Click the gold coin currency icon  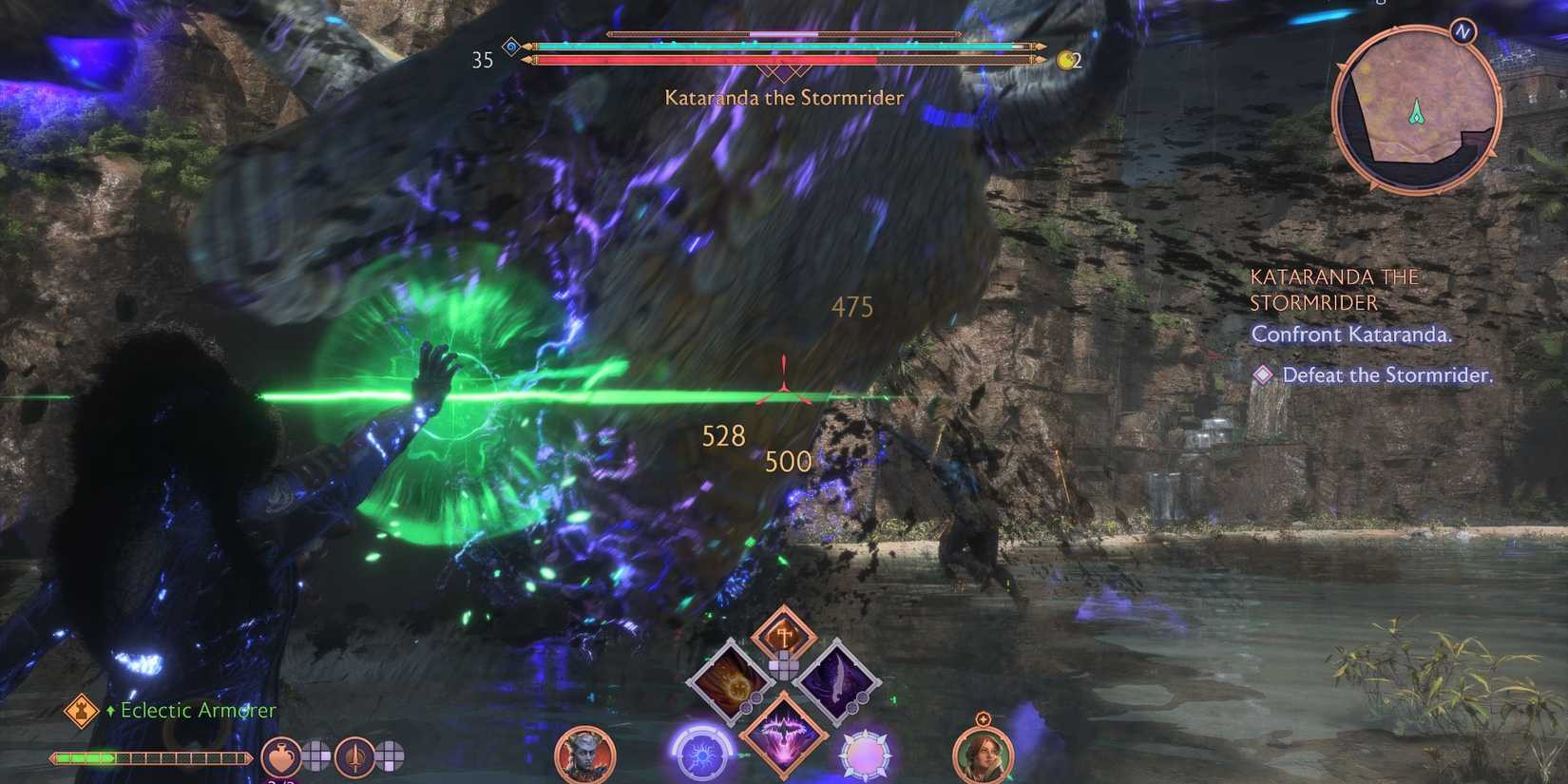click(x=1066, y=59)
